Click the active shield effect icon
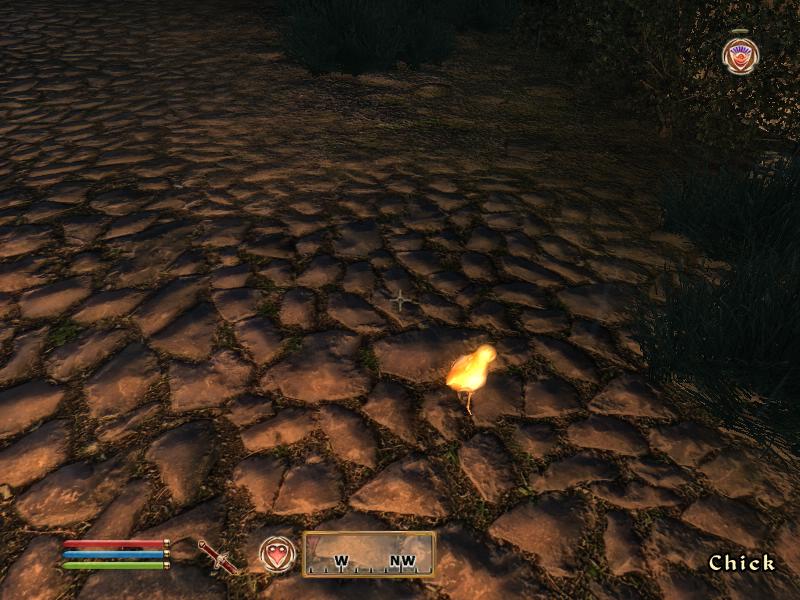 pyautogui.click(x=740, y=55)
